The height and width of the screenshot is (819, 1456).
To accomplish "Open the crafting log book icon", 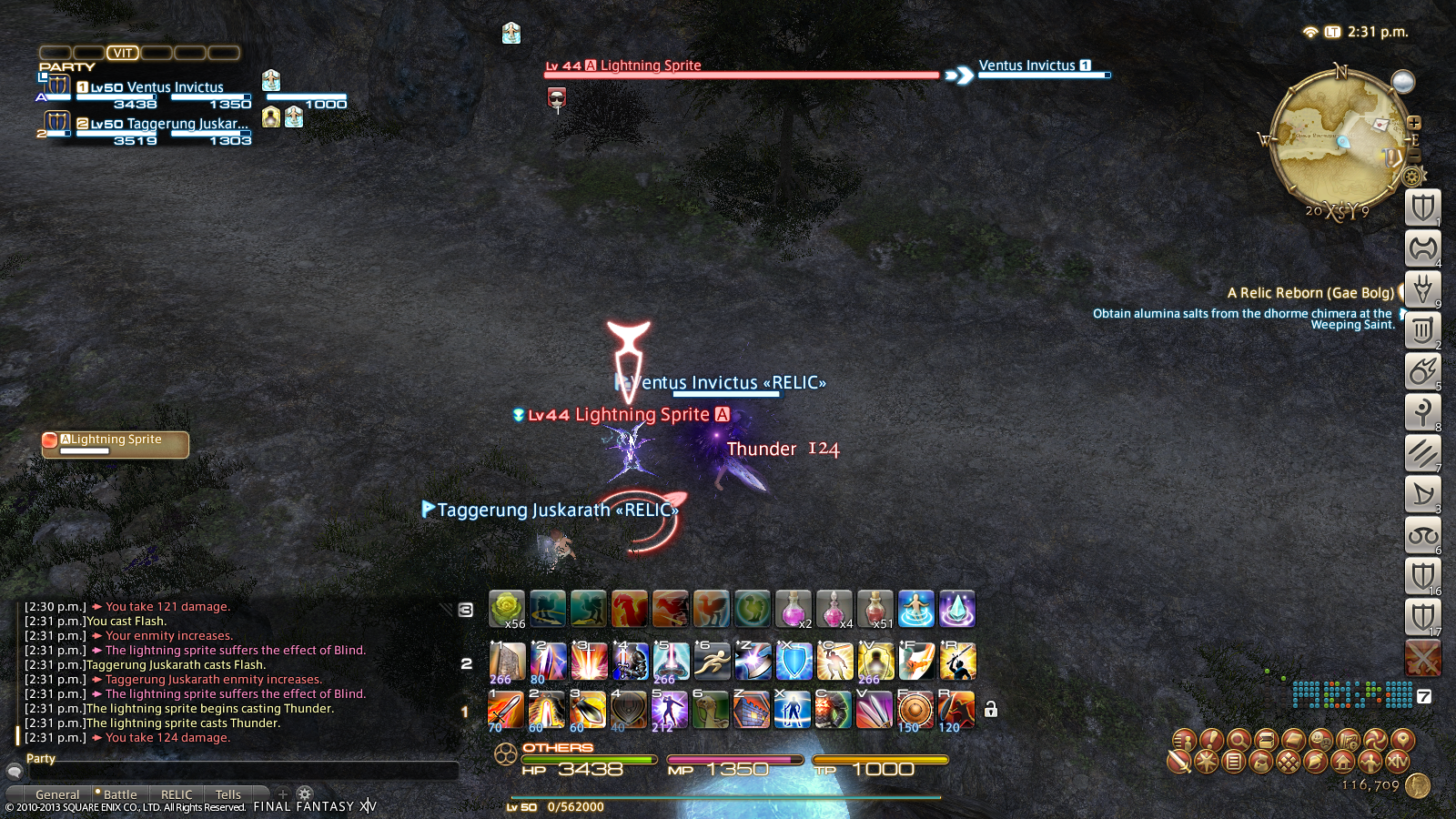I will point(1292,739).
